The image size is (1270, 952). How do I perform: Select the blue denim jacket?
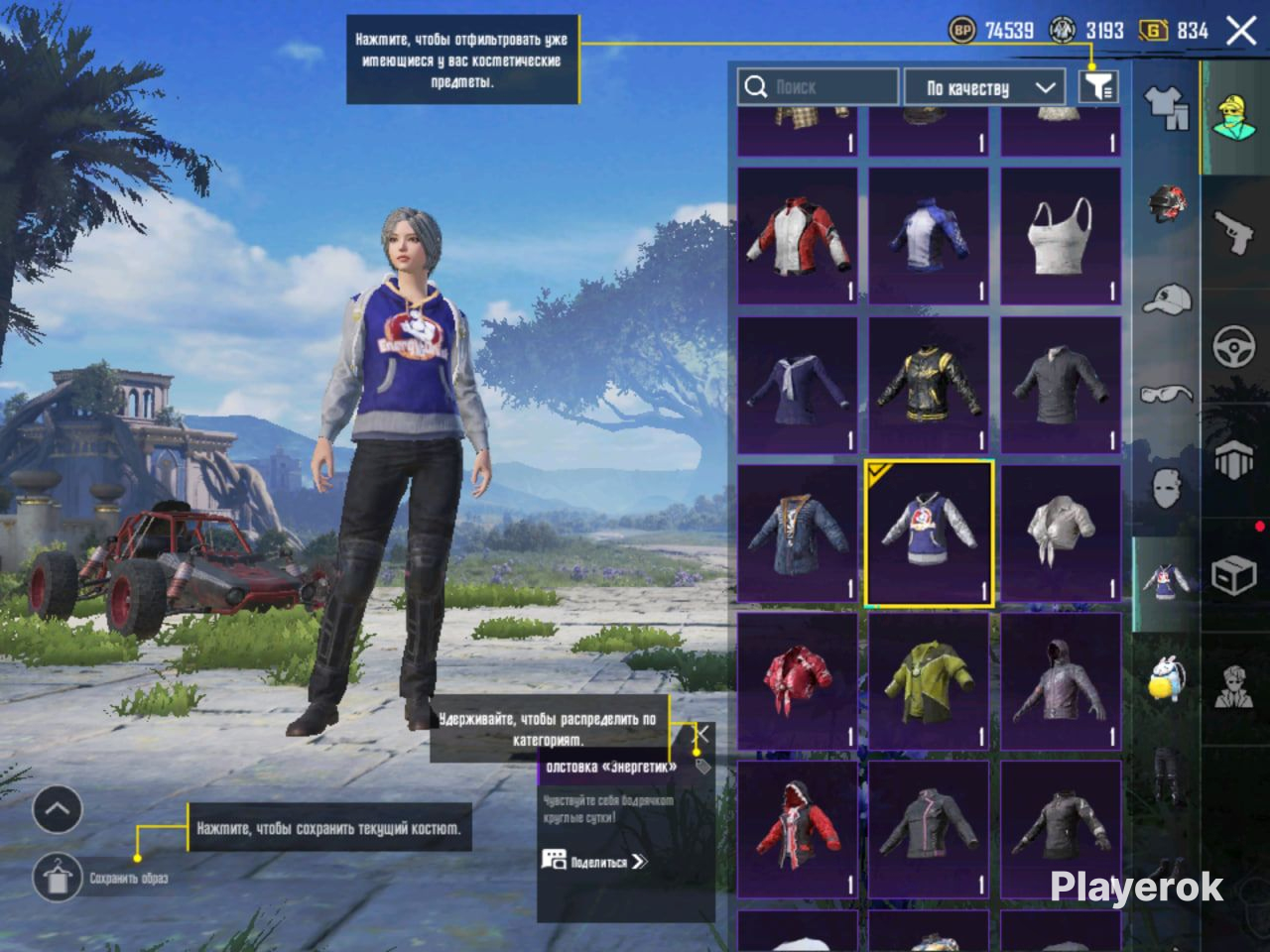pos(798,534)
